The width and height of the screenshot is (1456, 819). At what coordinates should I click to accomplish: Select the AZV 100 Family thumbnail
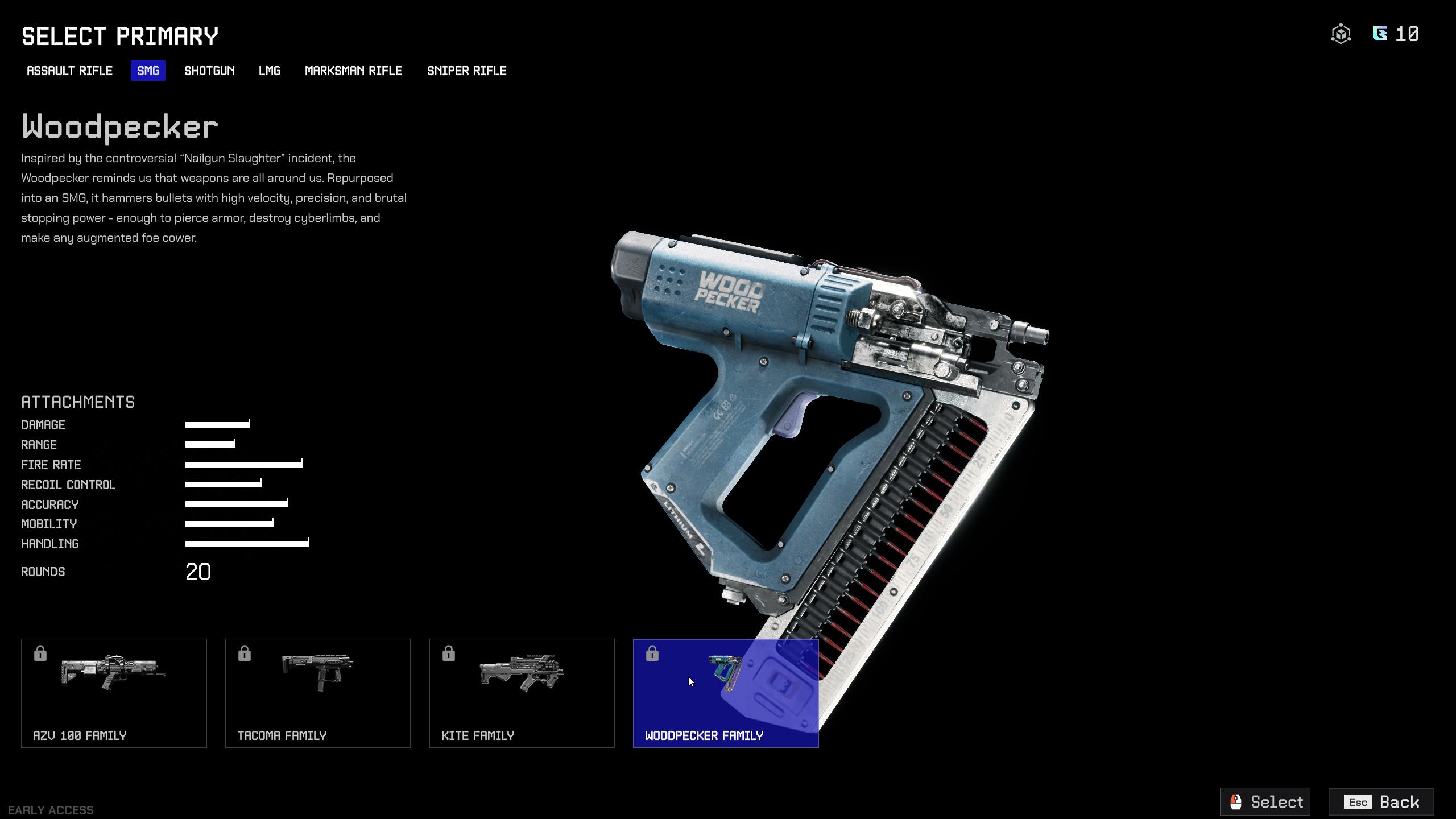tap(114, 692)
